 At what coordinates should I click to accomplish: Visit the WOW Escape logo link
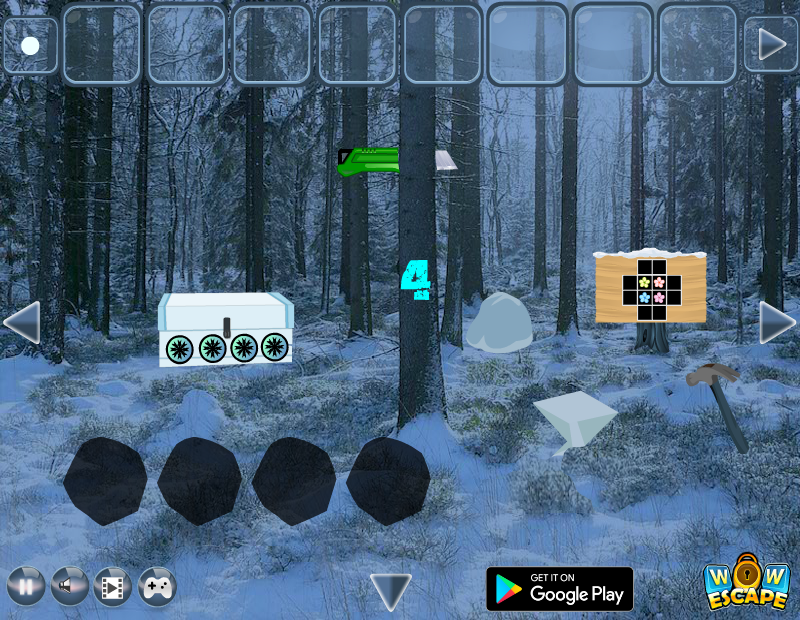point(745,584)
